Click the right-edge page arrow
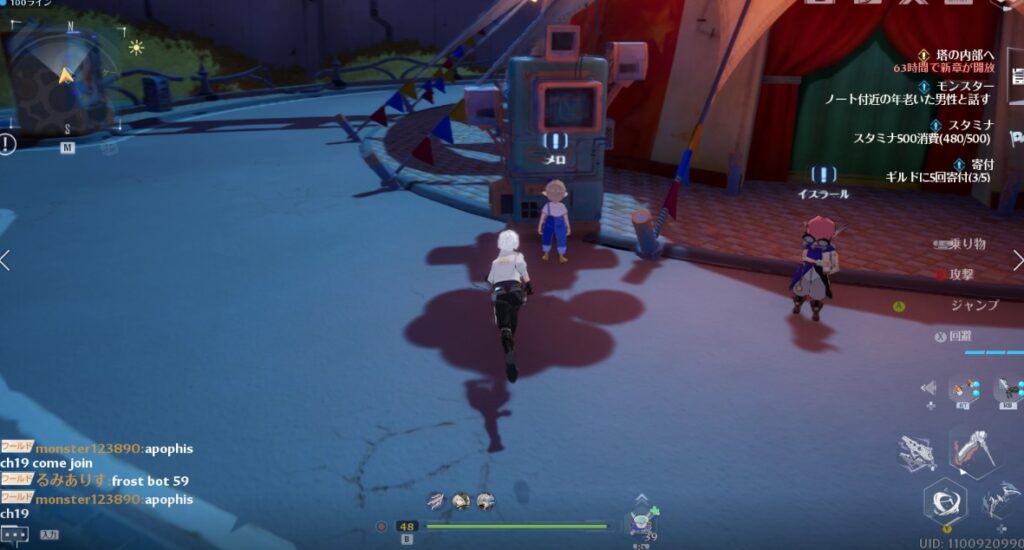Viewport: 1024px width, 550px height. (x=1017, y=261)
